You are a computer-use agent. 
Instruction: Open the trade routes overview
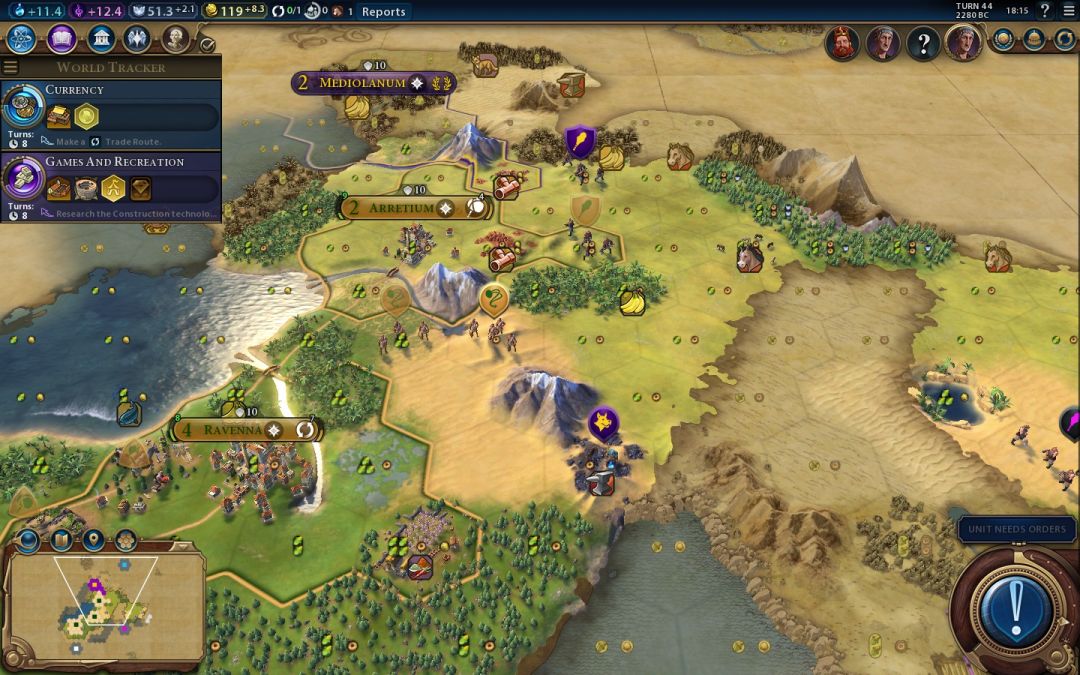coord(1064,40)
